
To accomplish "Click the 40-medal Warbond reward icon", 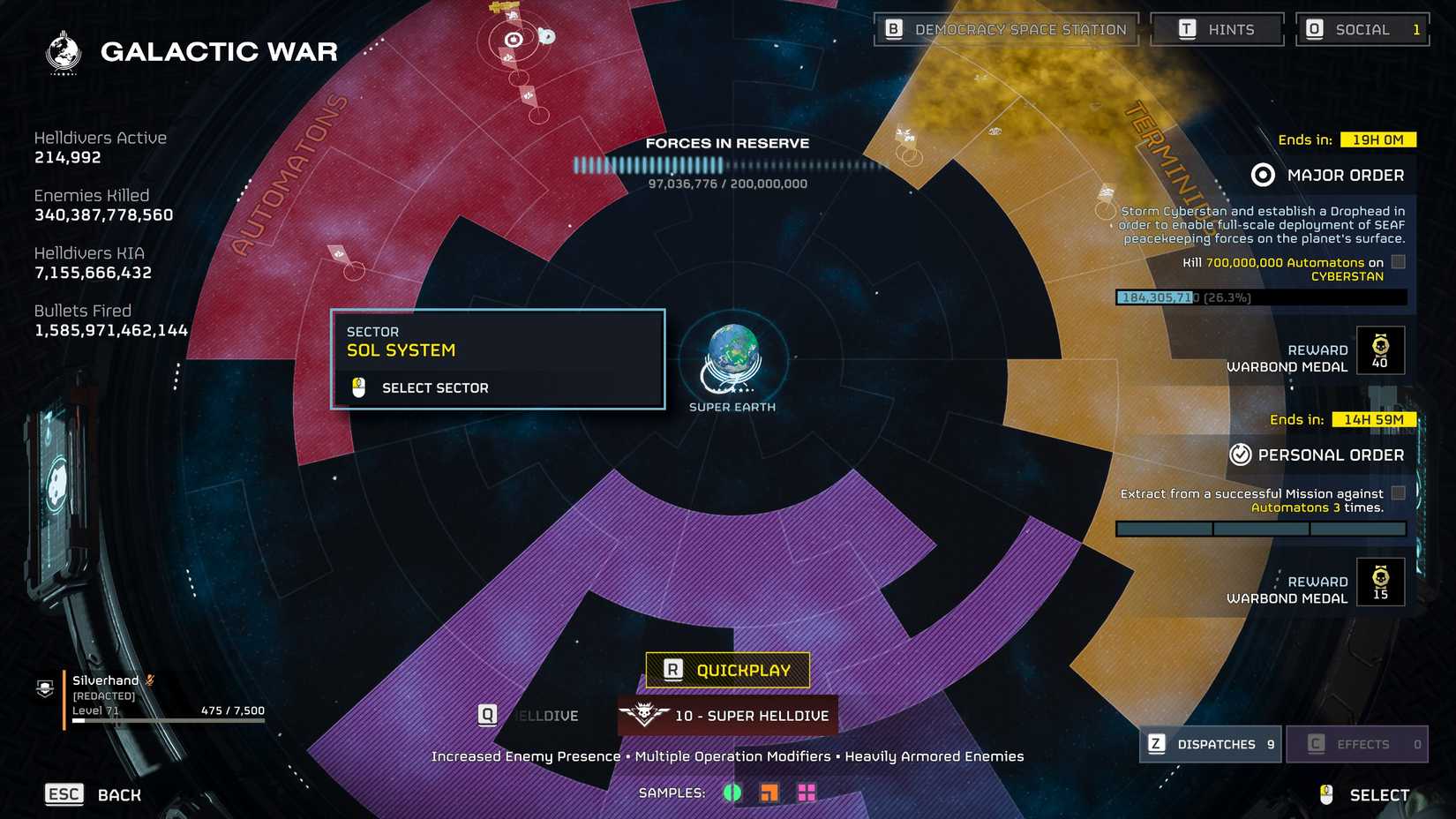I will tap(1381, 349).
